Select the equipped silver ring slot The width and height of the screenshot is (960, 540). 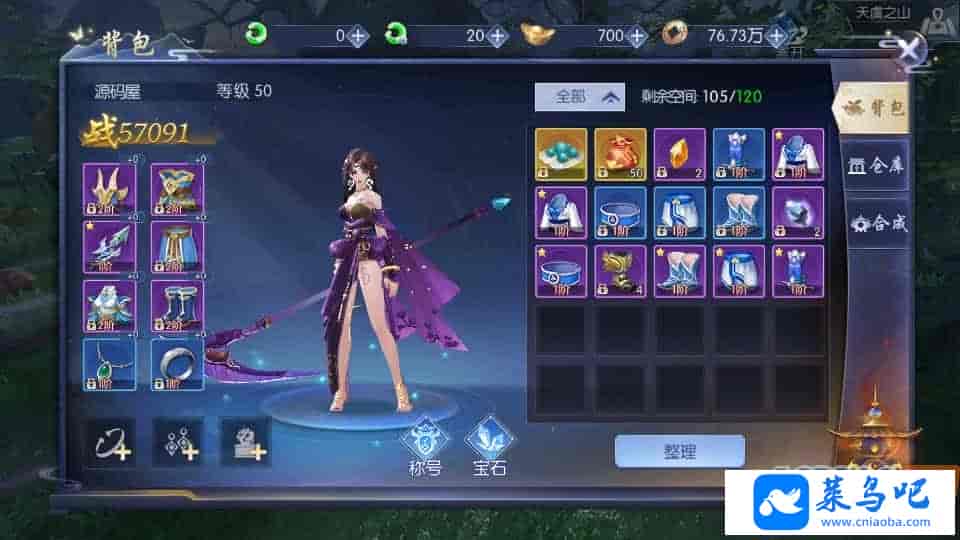click(177, 364)
